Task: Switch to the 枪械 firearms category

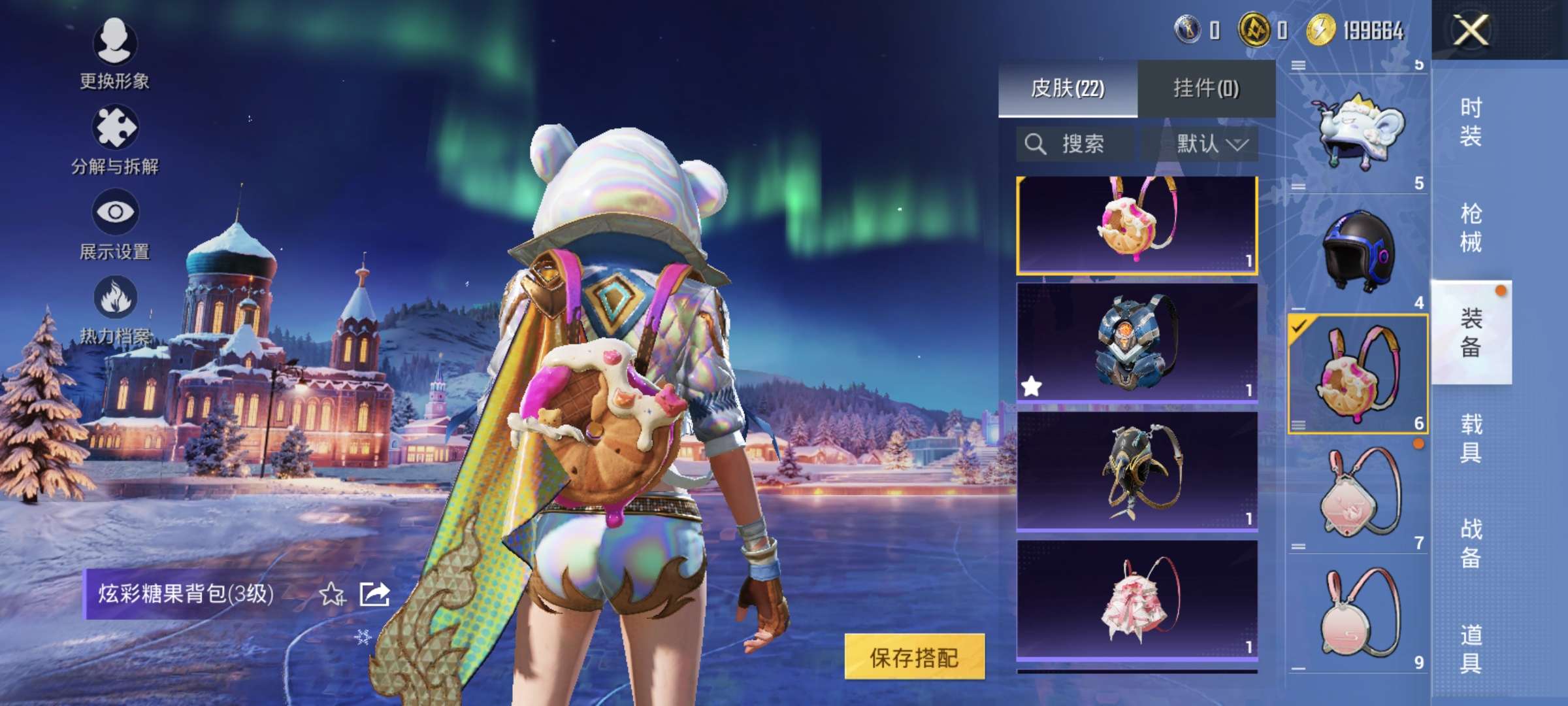Action: (x=1471, y=227)
